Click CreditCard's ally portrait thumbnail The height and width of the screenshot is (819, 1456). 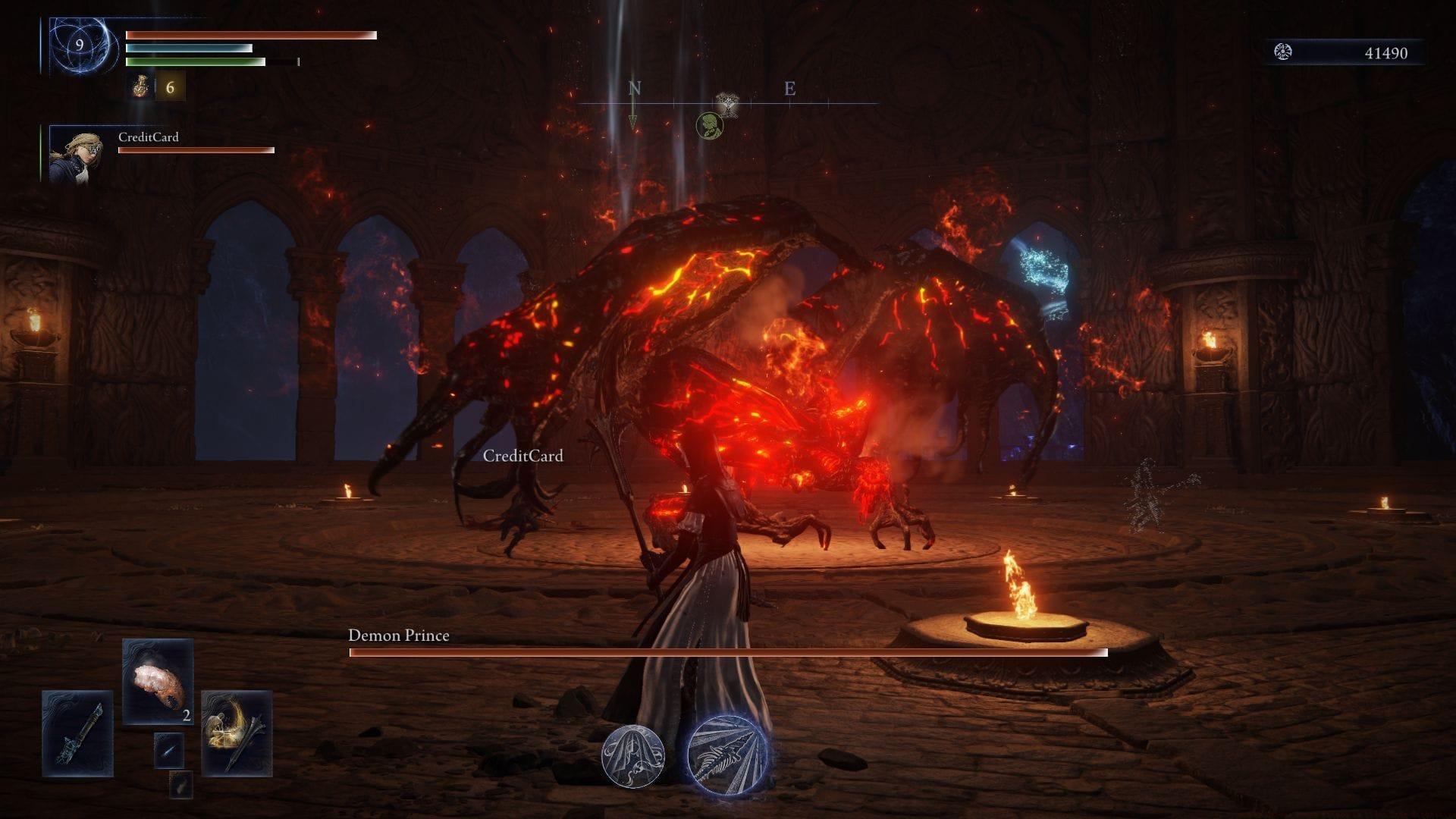click(76, 155)
